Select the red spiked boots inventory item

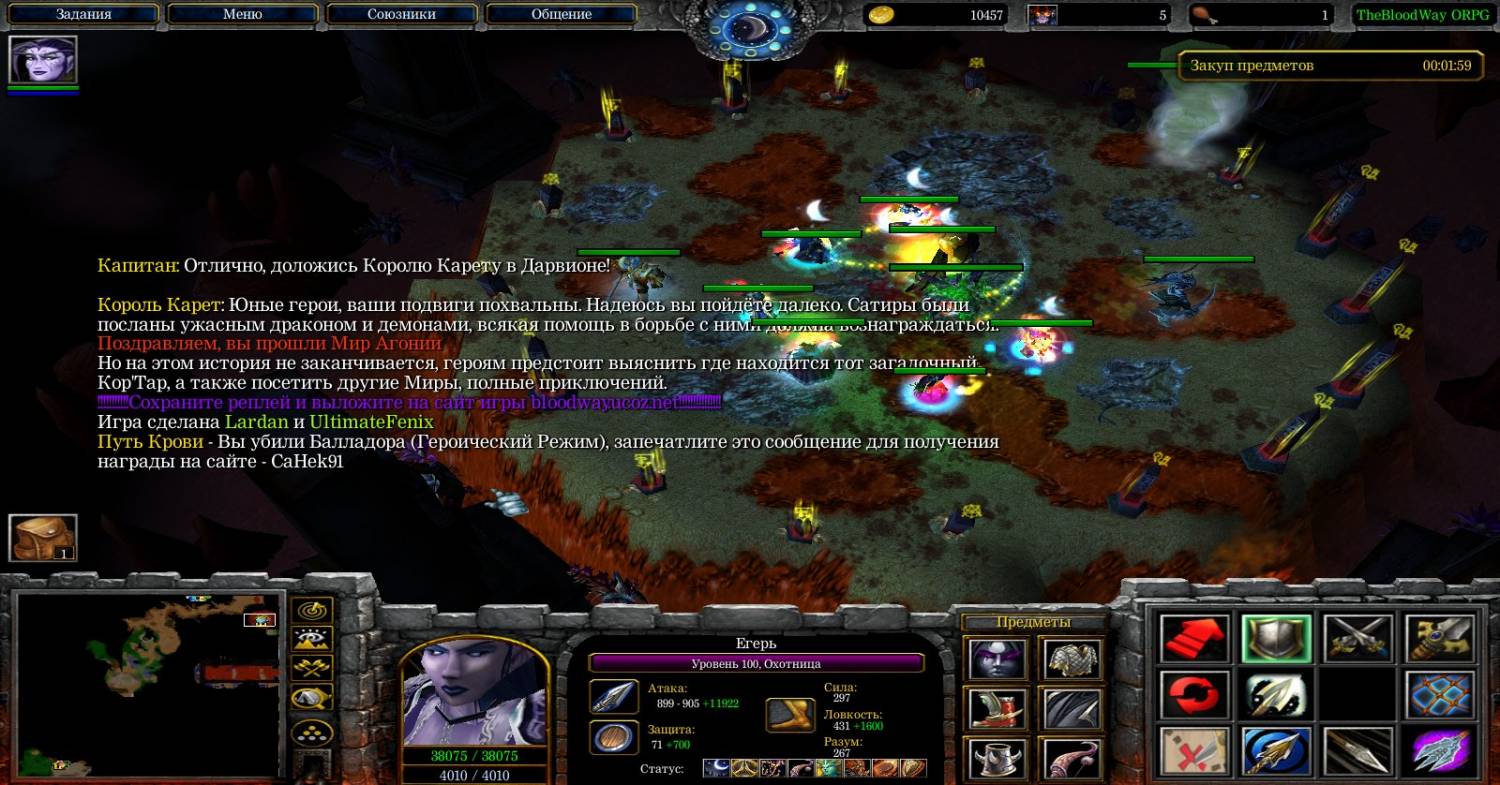997,709
